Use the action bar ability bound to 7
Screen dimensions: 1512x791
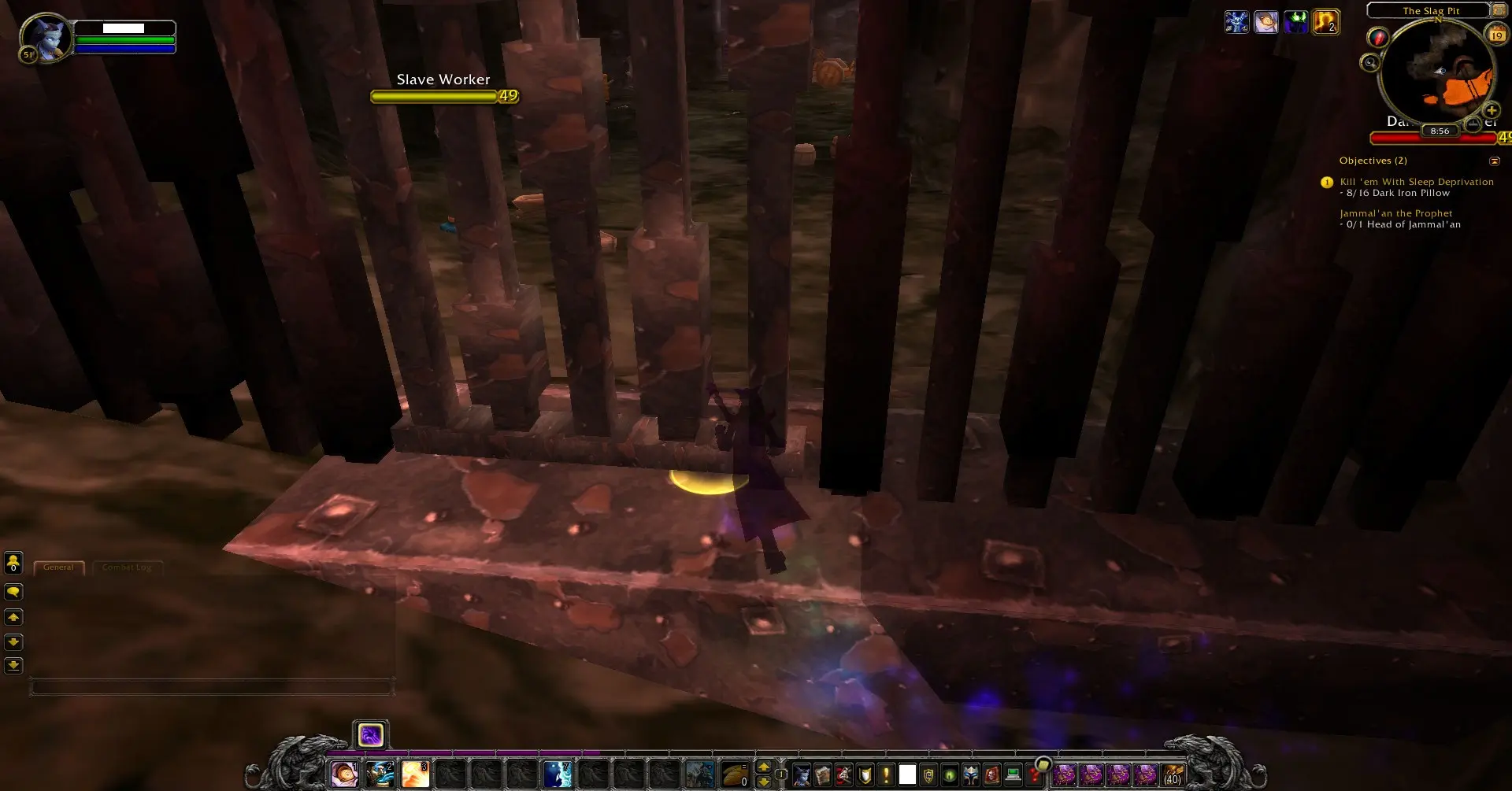pos(558,775)
